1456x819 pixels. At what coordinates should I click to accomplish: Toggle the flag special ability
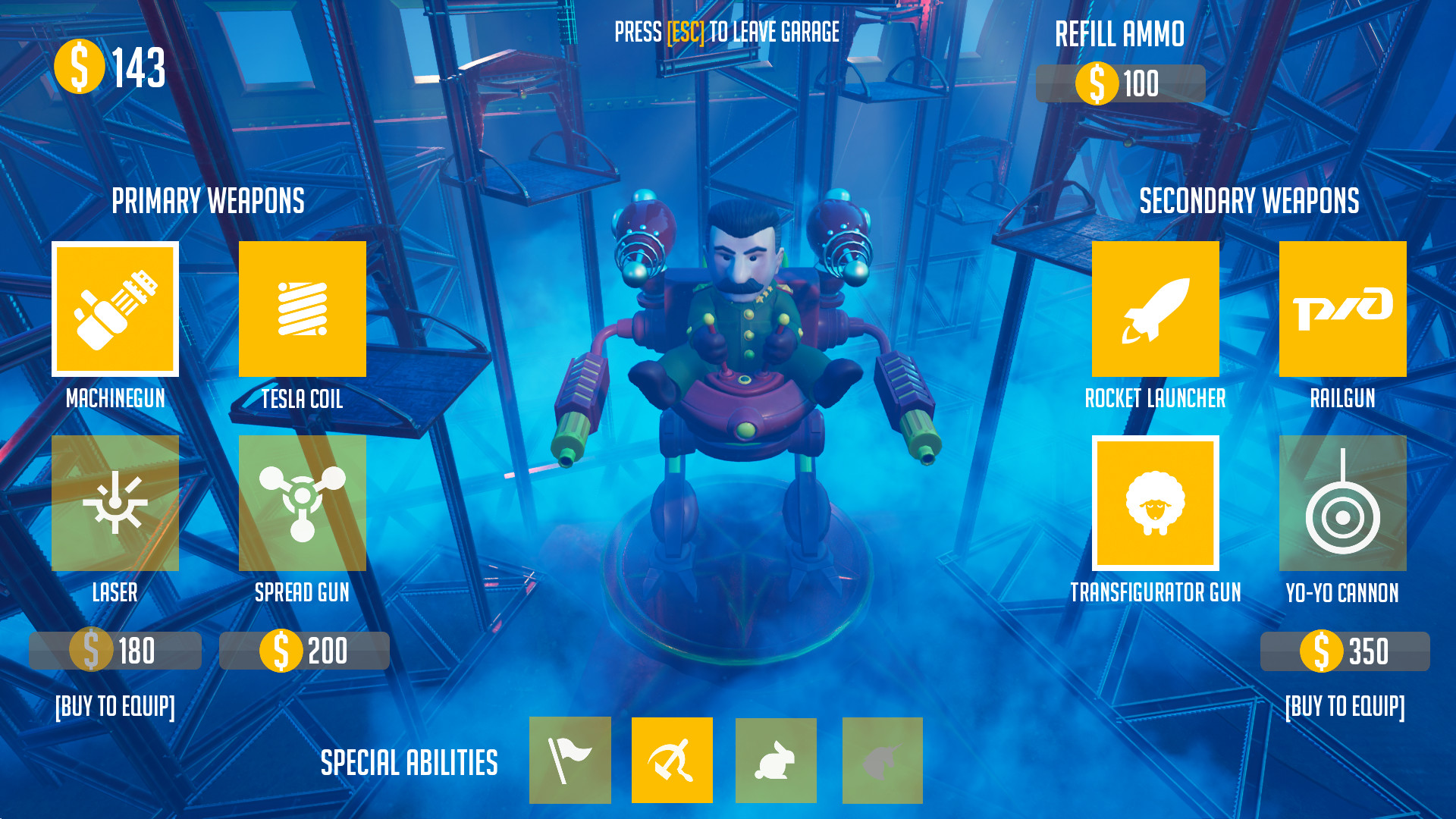[570, 760]
